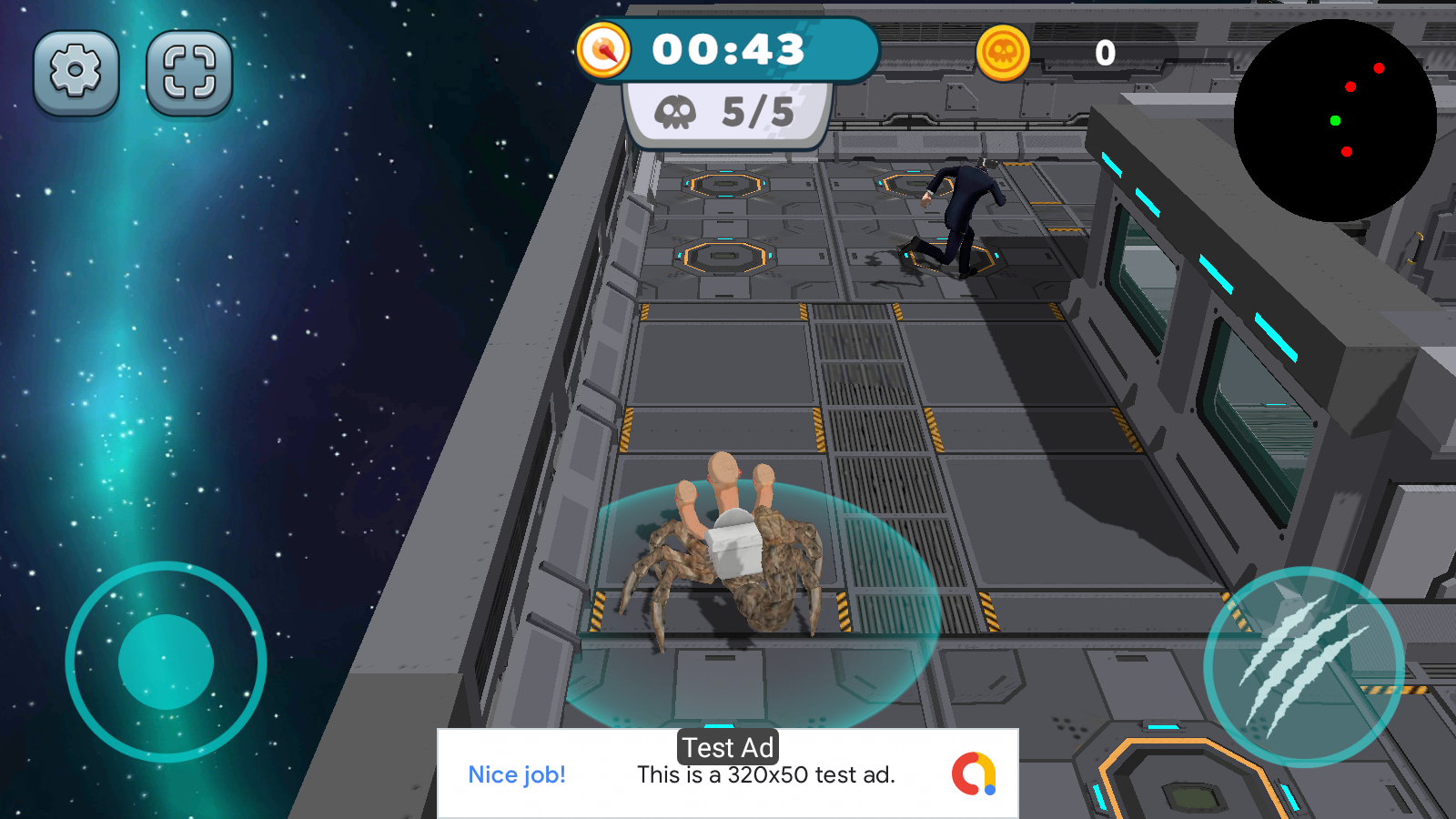Tap the claw slash attack button
The width and height of the screenshot is (1456, 819).
click(1303, 666)
